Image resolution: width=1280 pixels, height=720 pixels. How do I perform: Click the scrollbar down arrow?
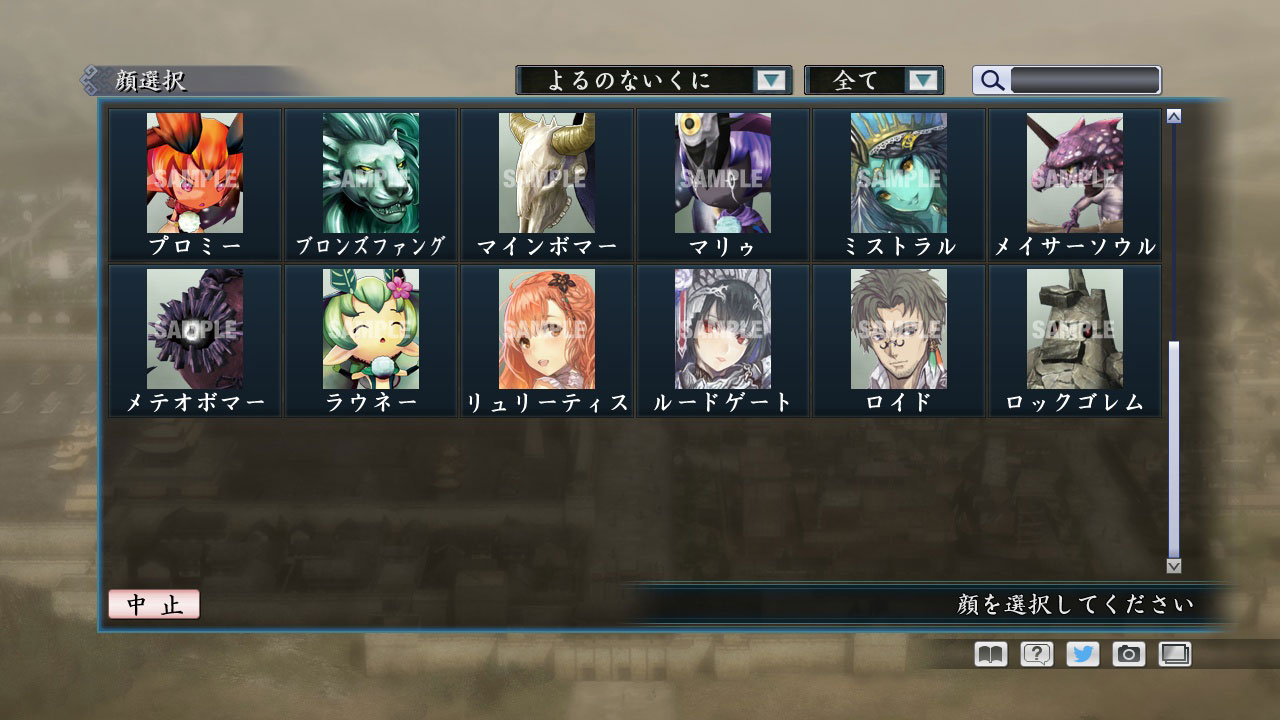click(1172, 566)
